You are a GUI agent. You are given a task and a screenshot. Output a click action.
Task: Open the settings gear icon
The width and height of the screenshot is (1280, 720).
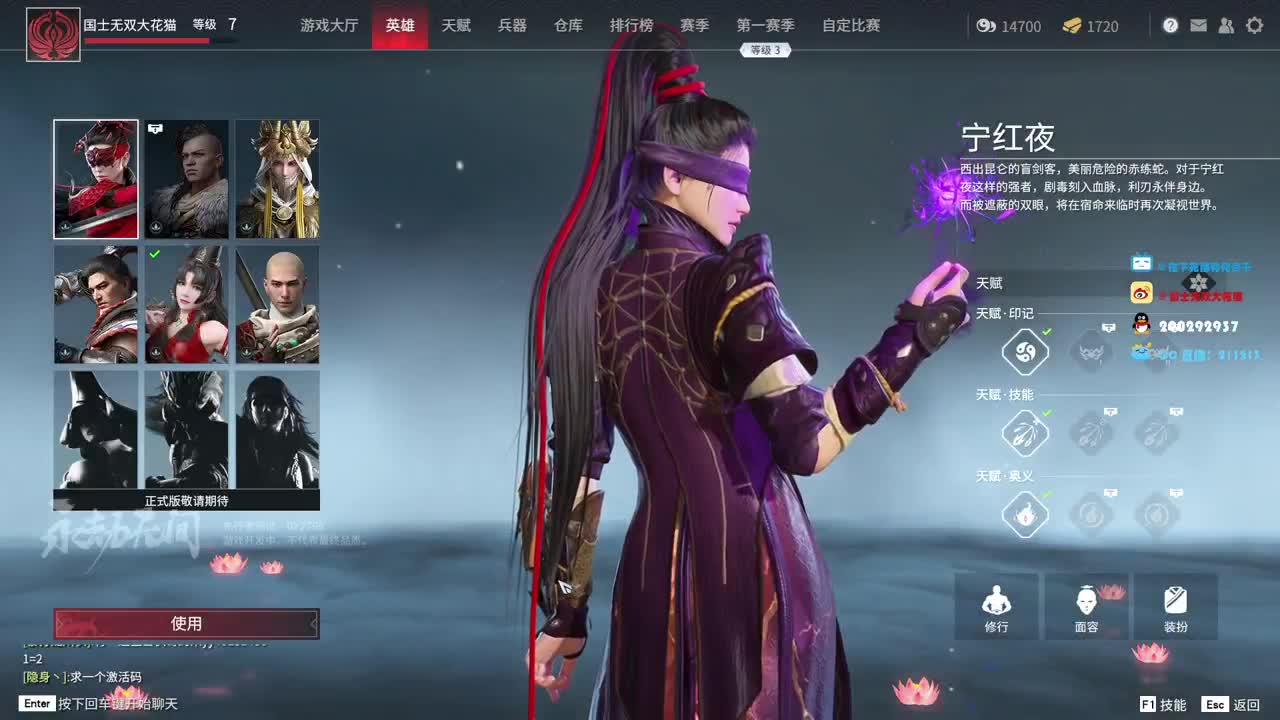1254,25
